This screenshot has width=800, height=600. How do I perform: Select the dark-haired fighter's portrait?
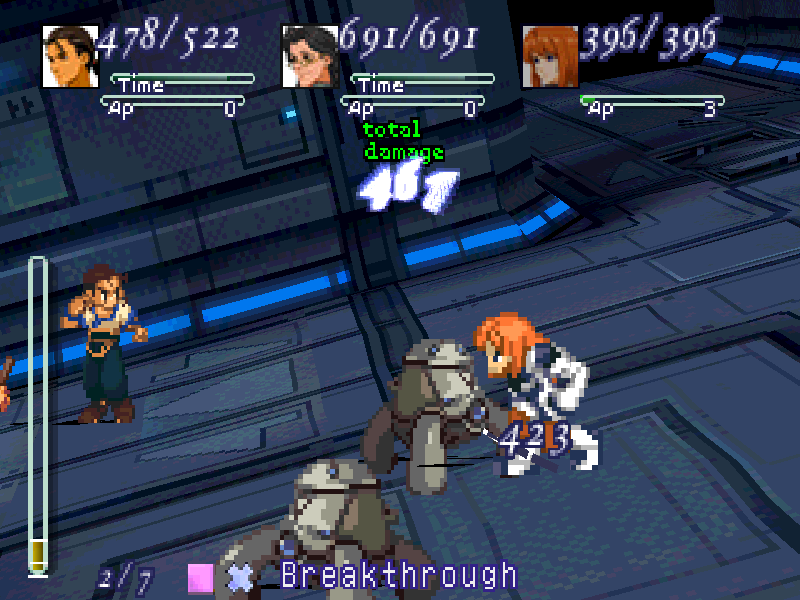pyautogui.click(x=70, y=56)
